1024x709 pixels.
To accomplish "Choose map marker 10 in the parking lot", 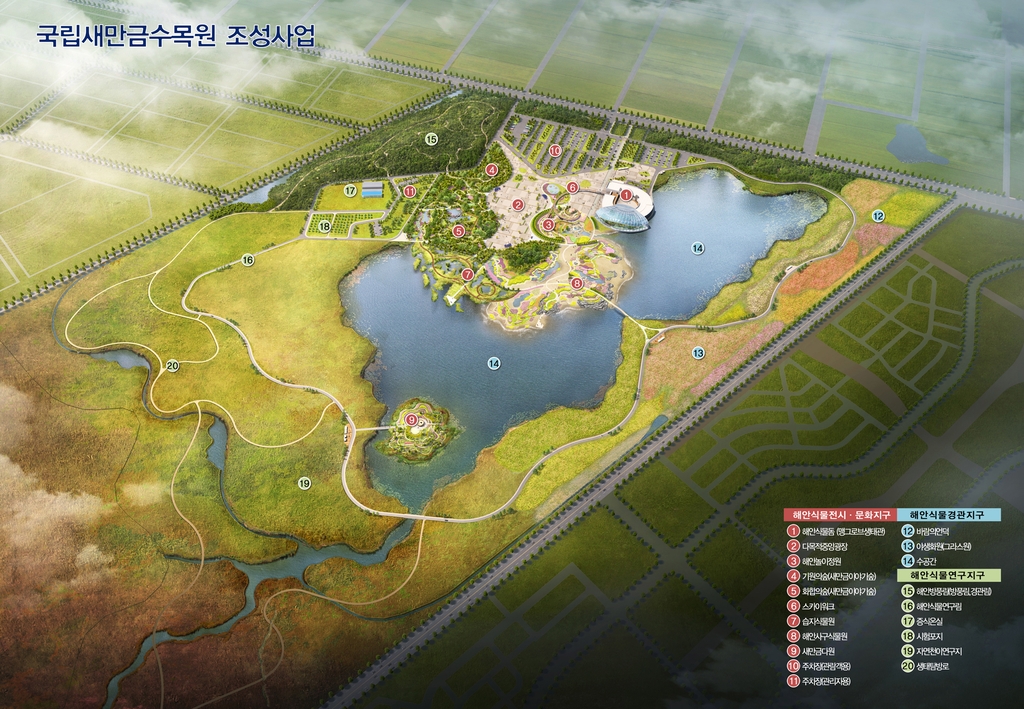I will coord(554,151).
